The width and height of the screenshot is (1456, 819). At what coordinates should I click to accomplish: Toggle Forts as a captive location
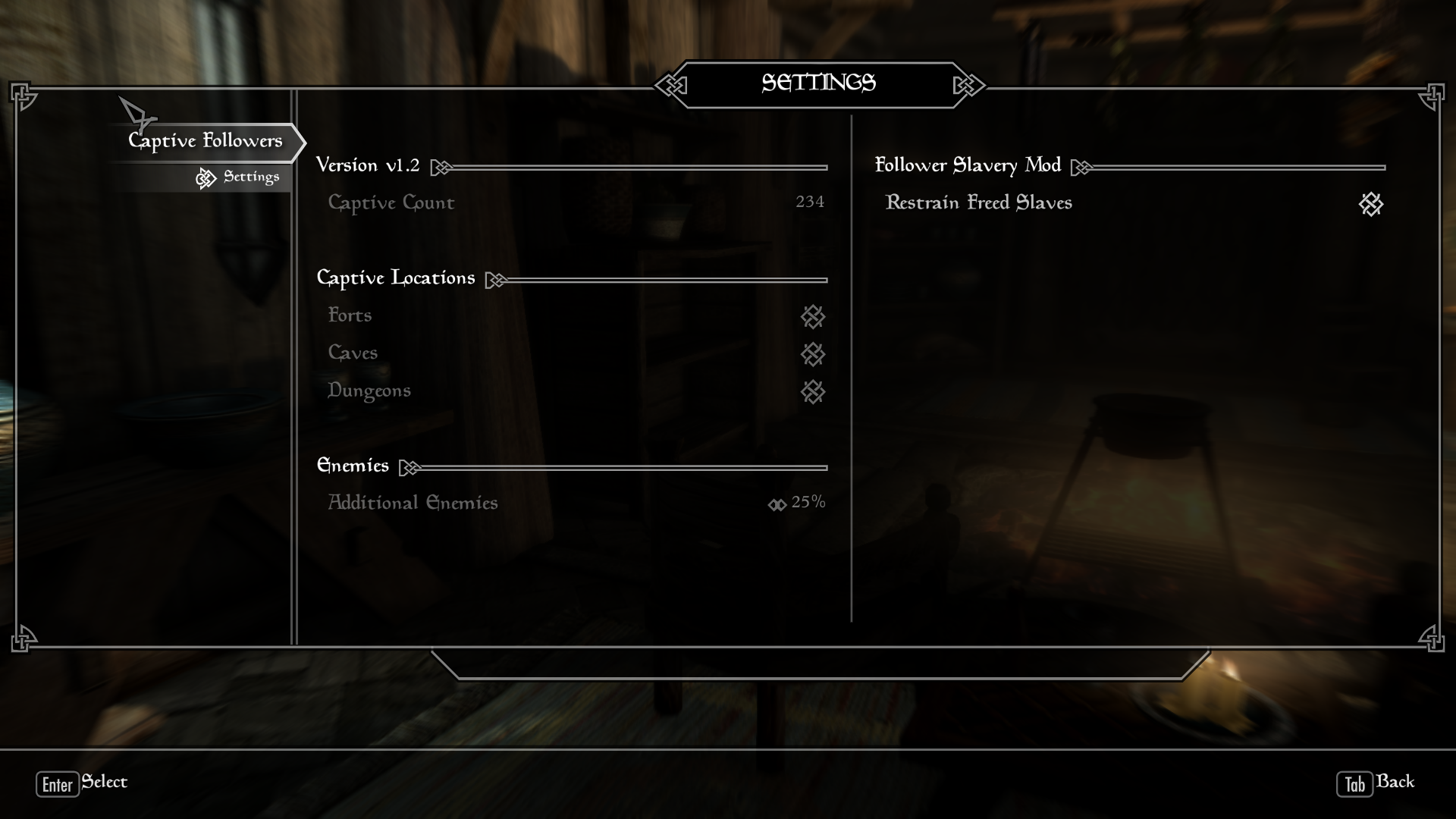[812, 317]
